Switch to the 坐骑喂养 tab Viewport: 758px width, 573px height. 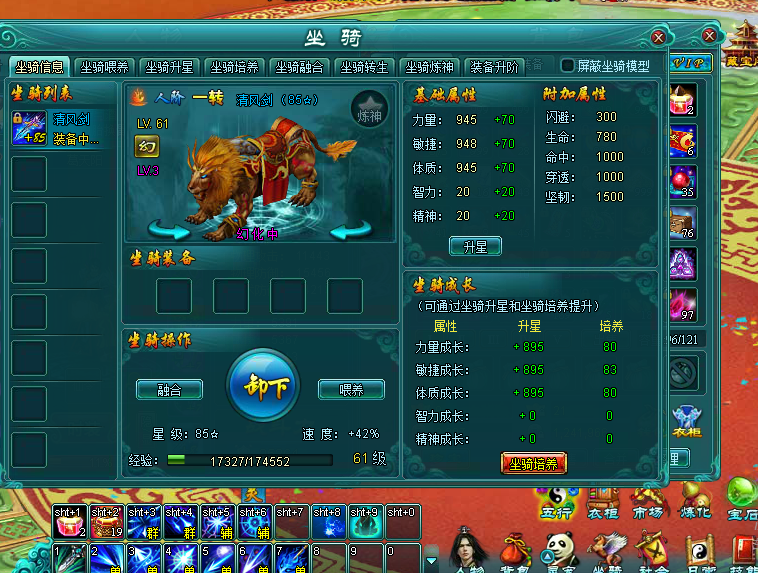tap(104, 67)
